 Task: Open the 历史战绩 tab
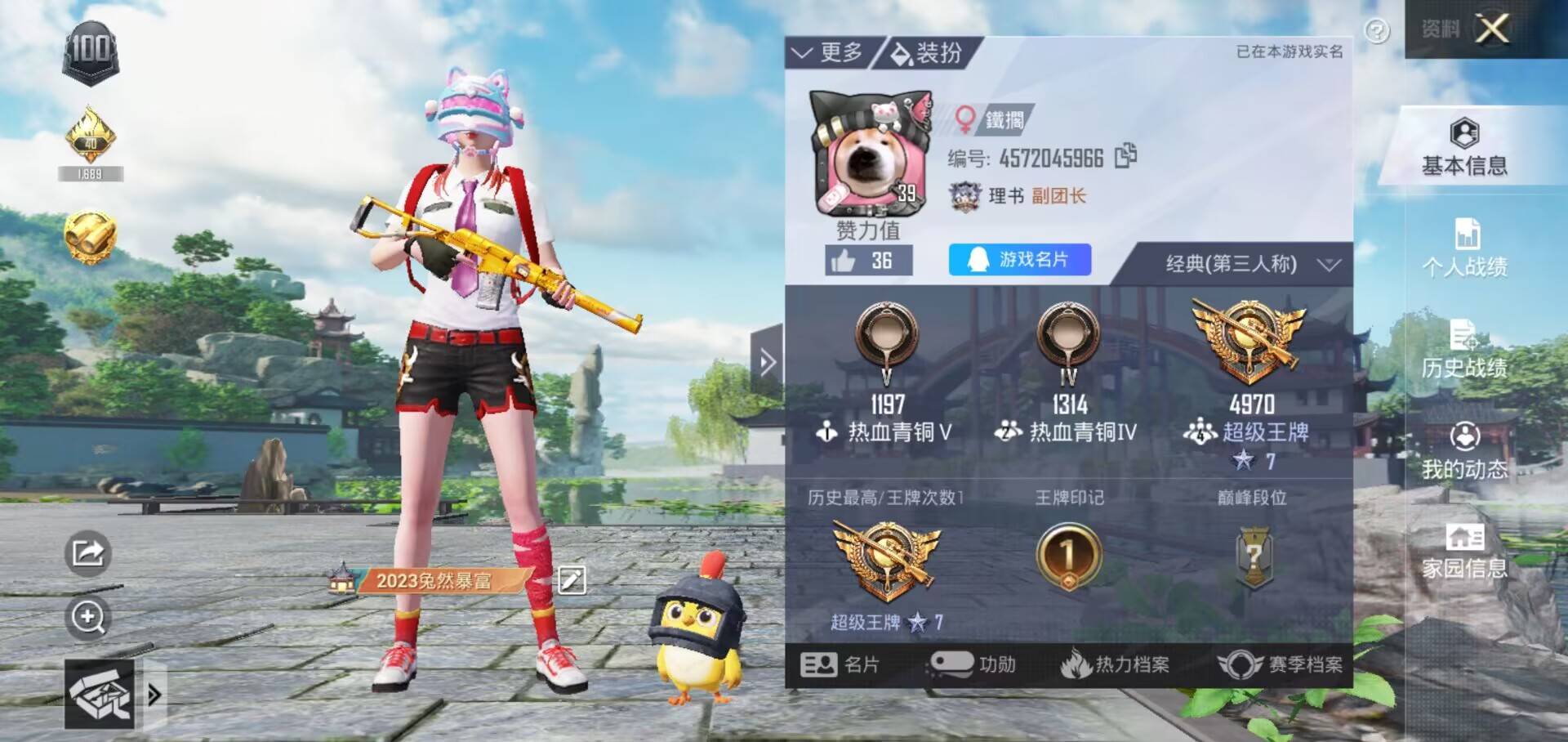(1464, 350)
